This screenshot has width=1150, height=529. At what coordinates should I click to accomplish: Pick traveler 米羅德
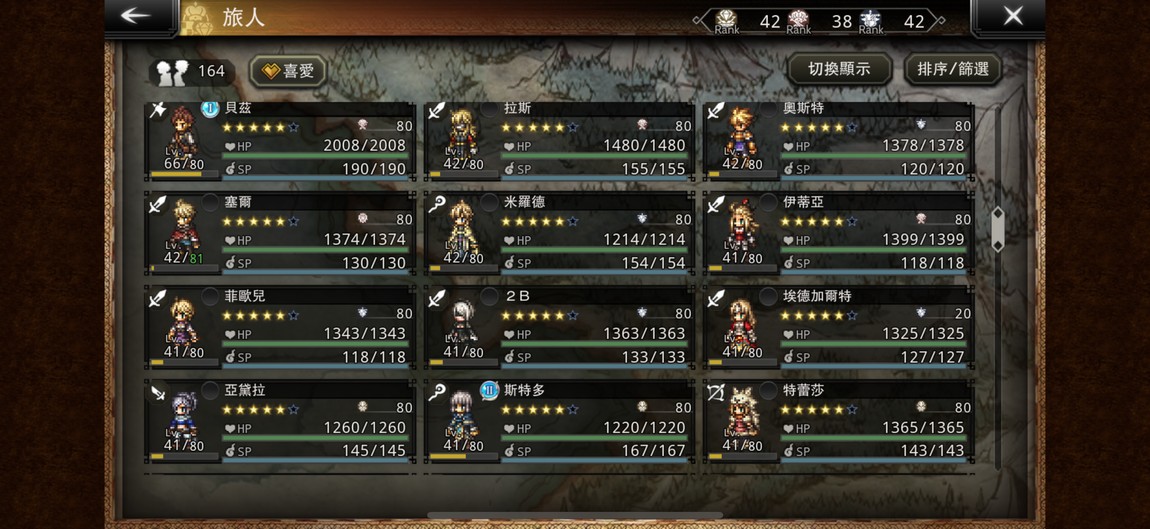(x=559, y=235)
